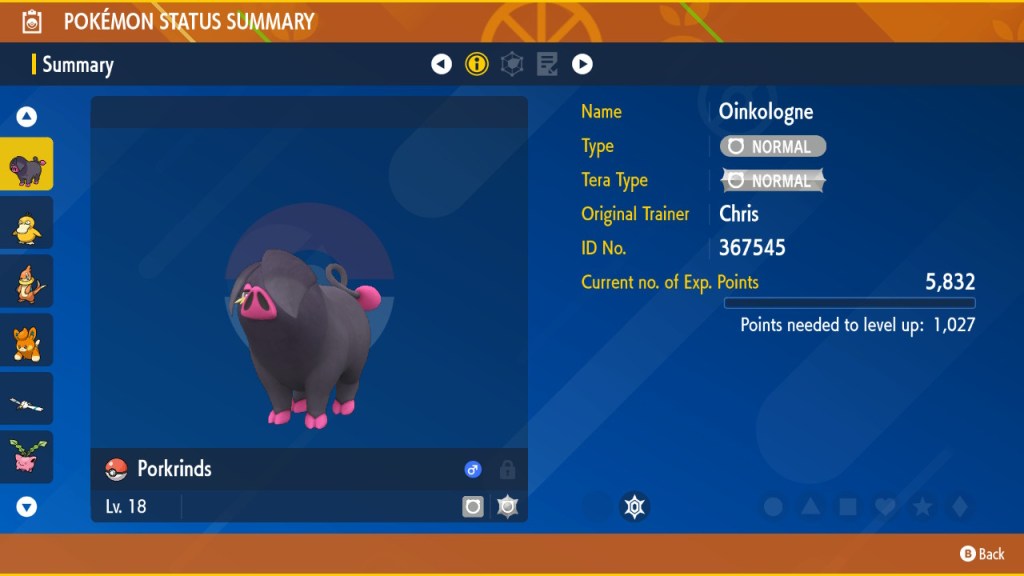Click the party list down arrow

click(27, 507)
